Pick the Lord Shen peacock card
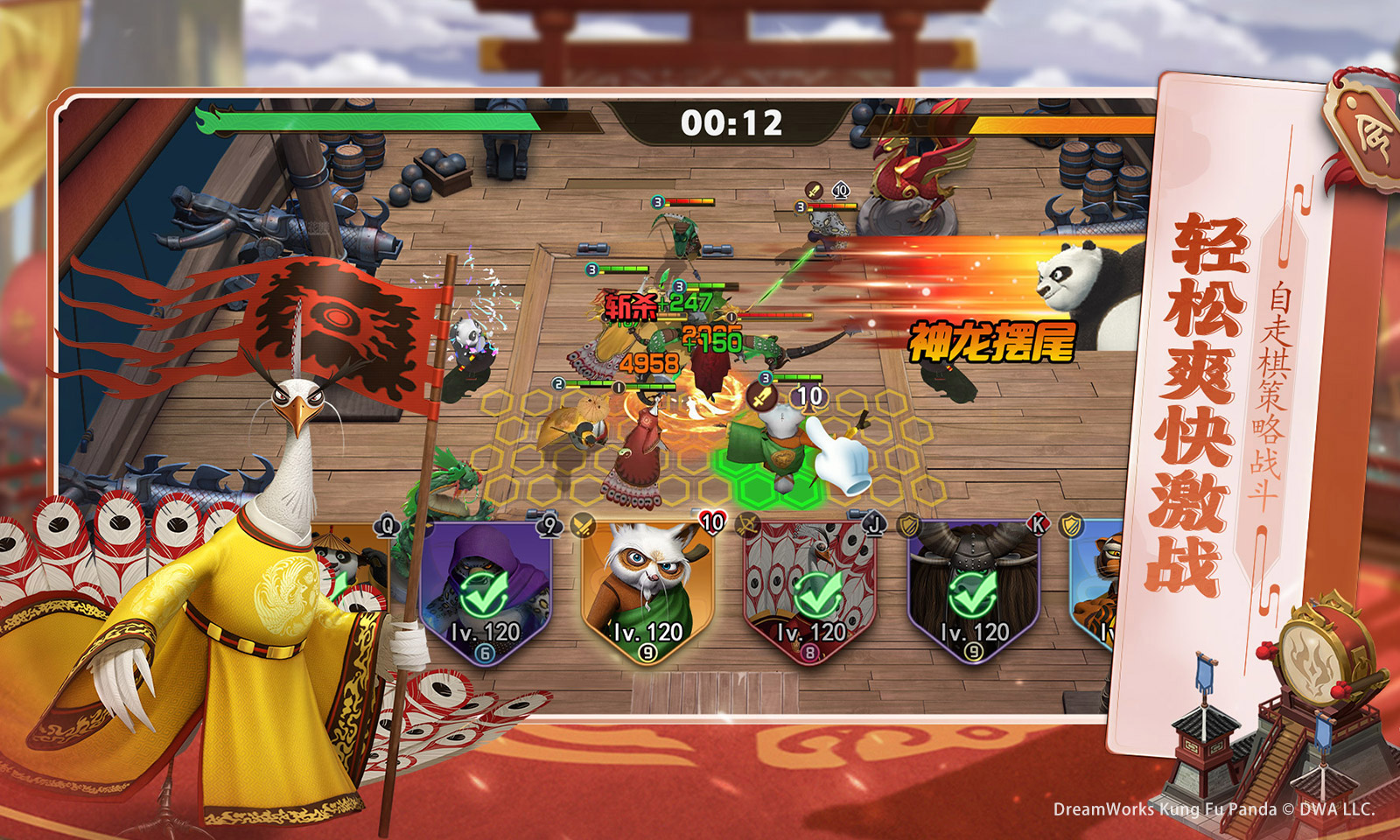Viewport: 1400px width, 840px height. tap(811, 591)
